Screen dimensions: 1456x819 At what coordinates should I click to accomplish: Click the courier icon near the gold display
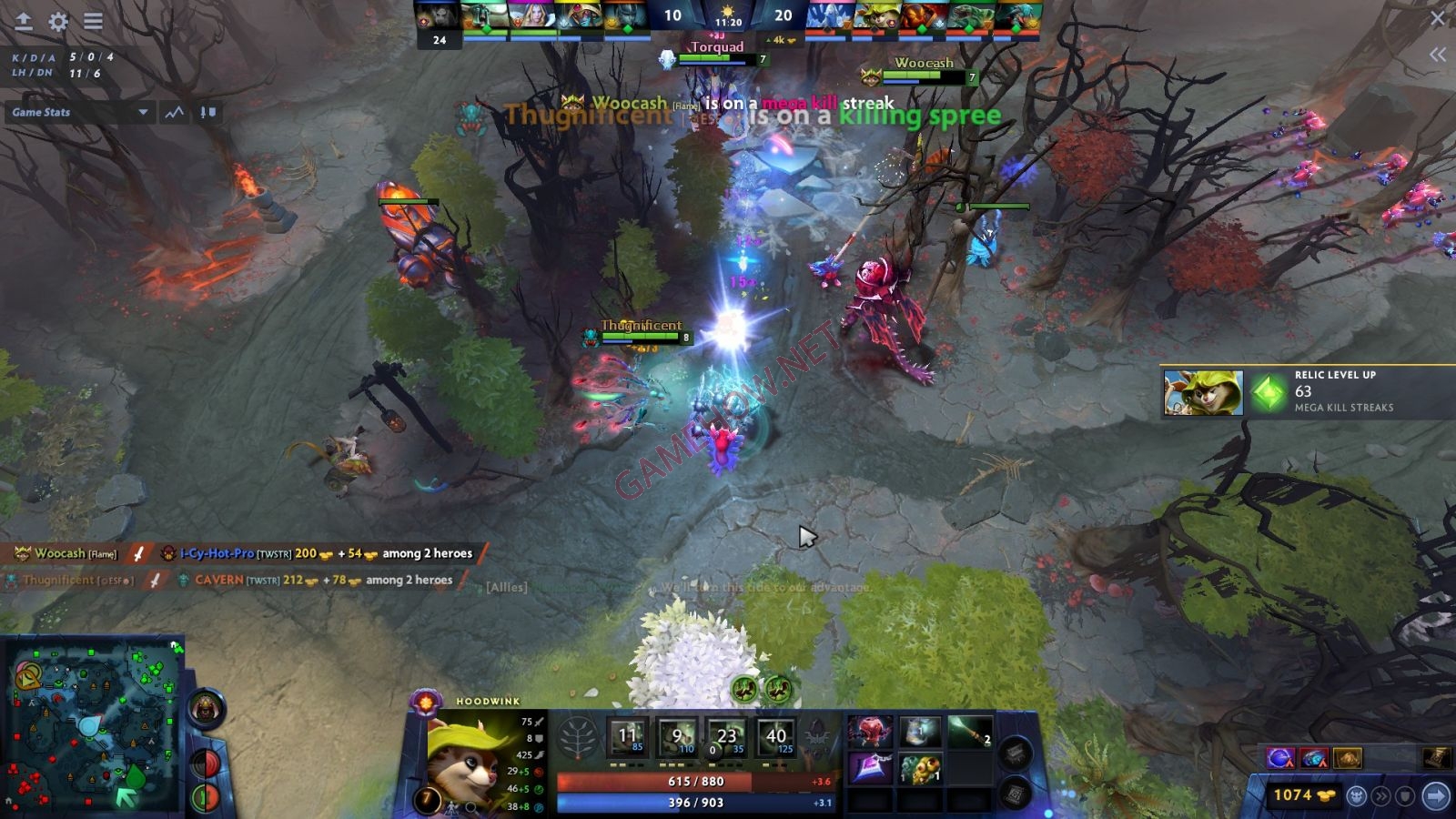coord(1357,794)
